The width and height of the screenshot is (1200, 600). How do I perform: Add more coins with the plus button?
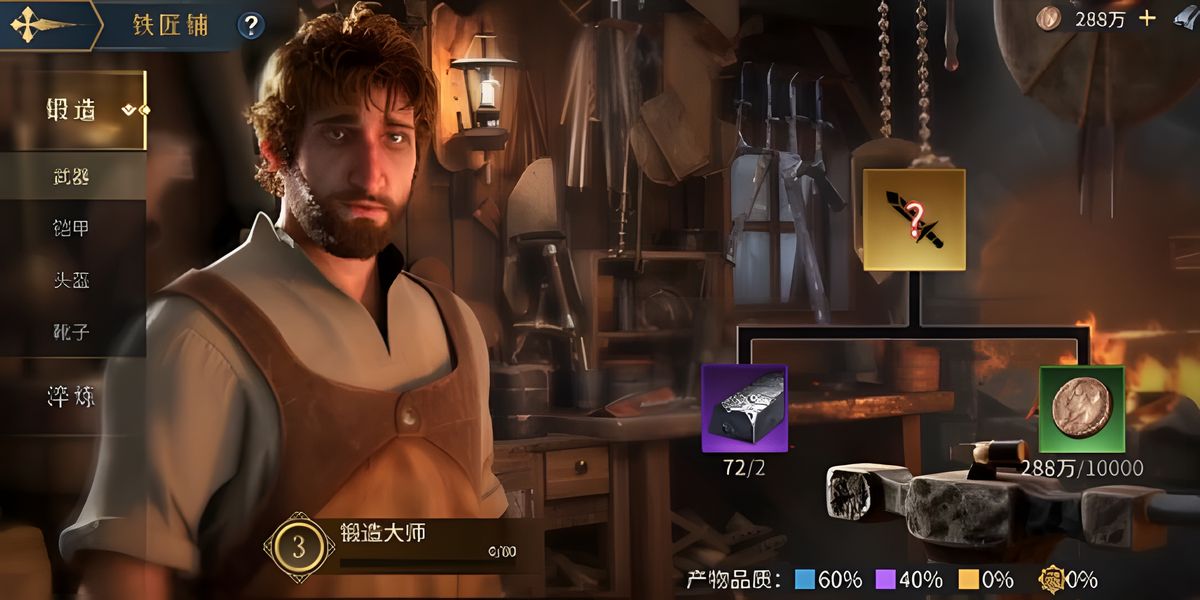(x=1147, y=18)
